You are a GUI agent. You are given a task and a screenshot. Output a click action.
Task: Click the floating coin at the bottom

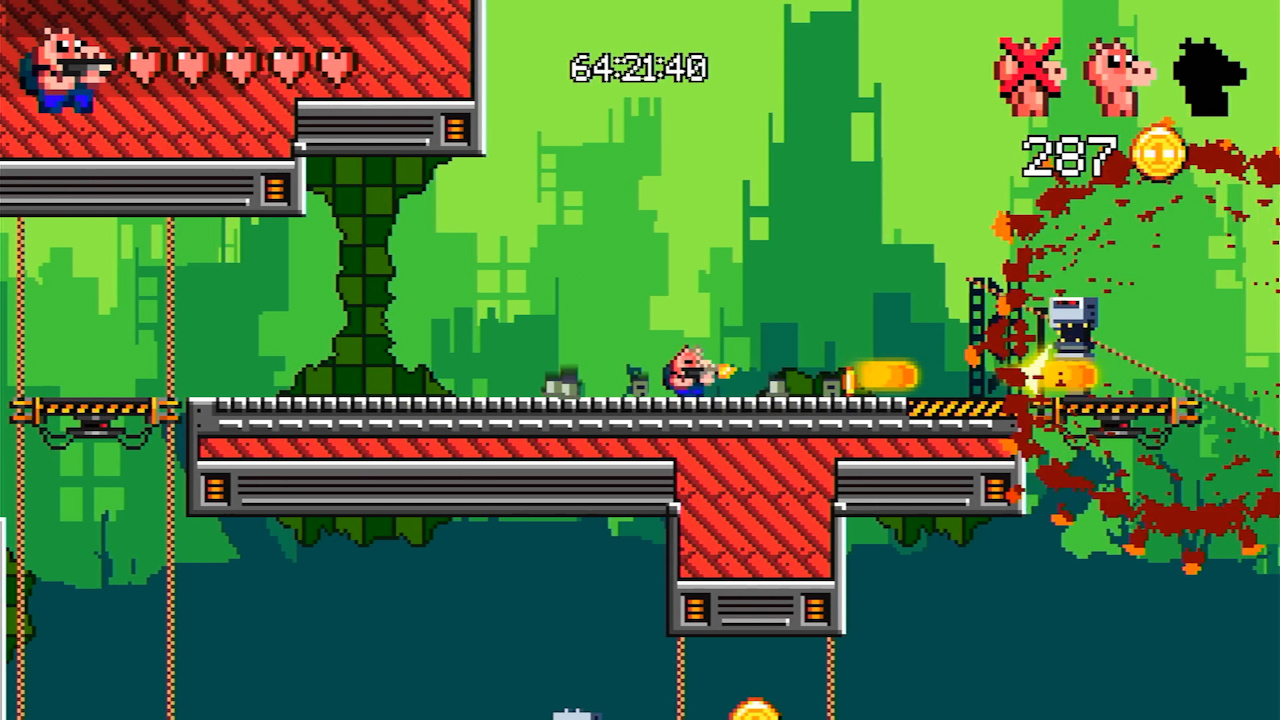755,713
